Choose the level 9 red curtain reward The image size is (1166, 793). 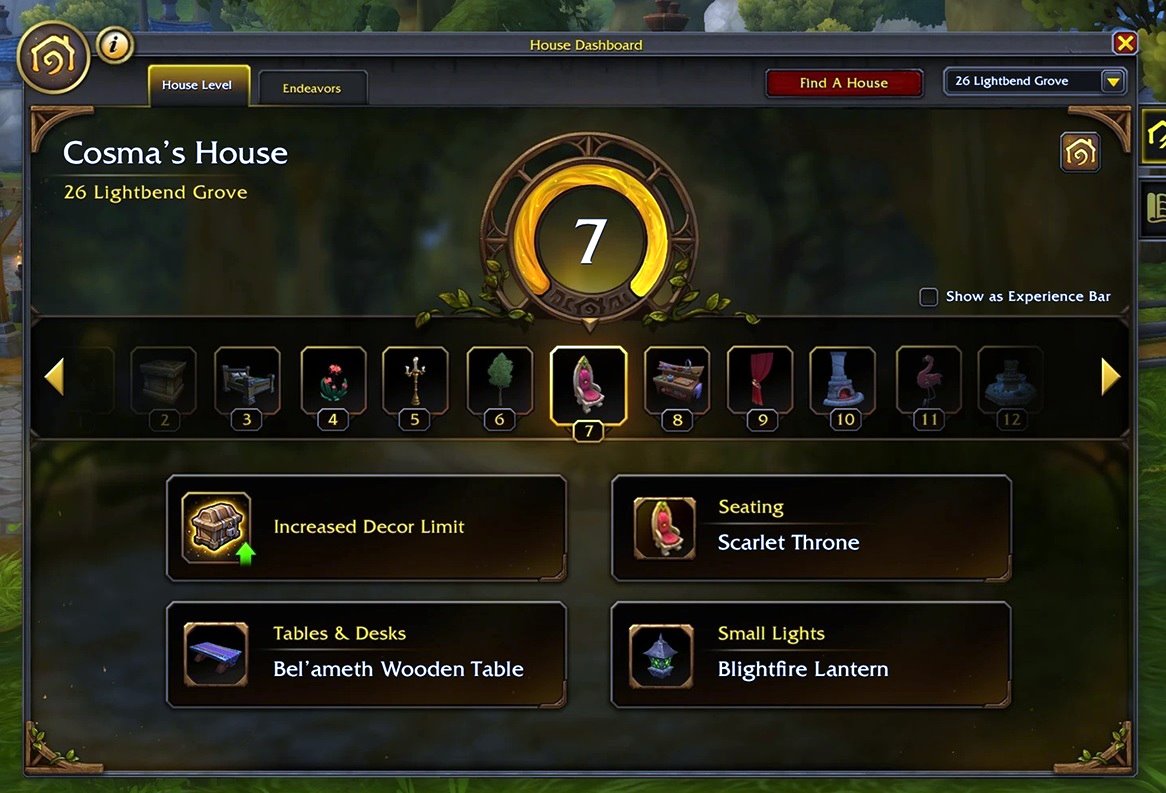pos(760,380)
